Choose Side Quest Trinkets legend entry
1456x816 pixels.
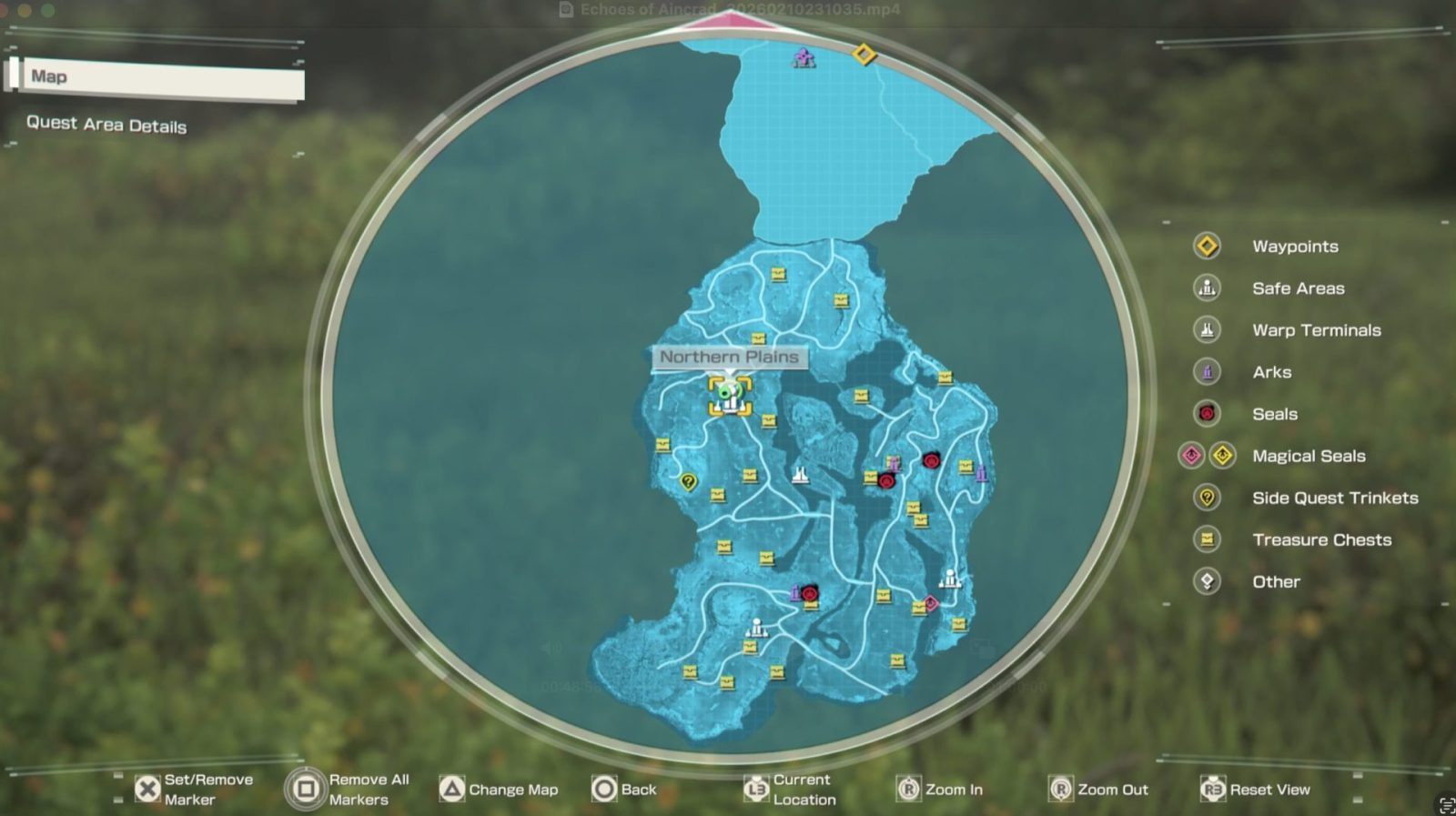pyautogui.click(x=1334, y=498)
